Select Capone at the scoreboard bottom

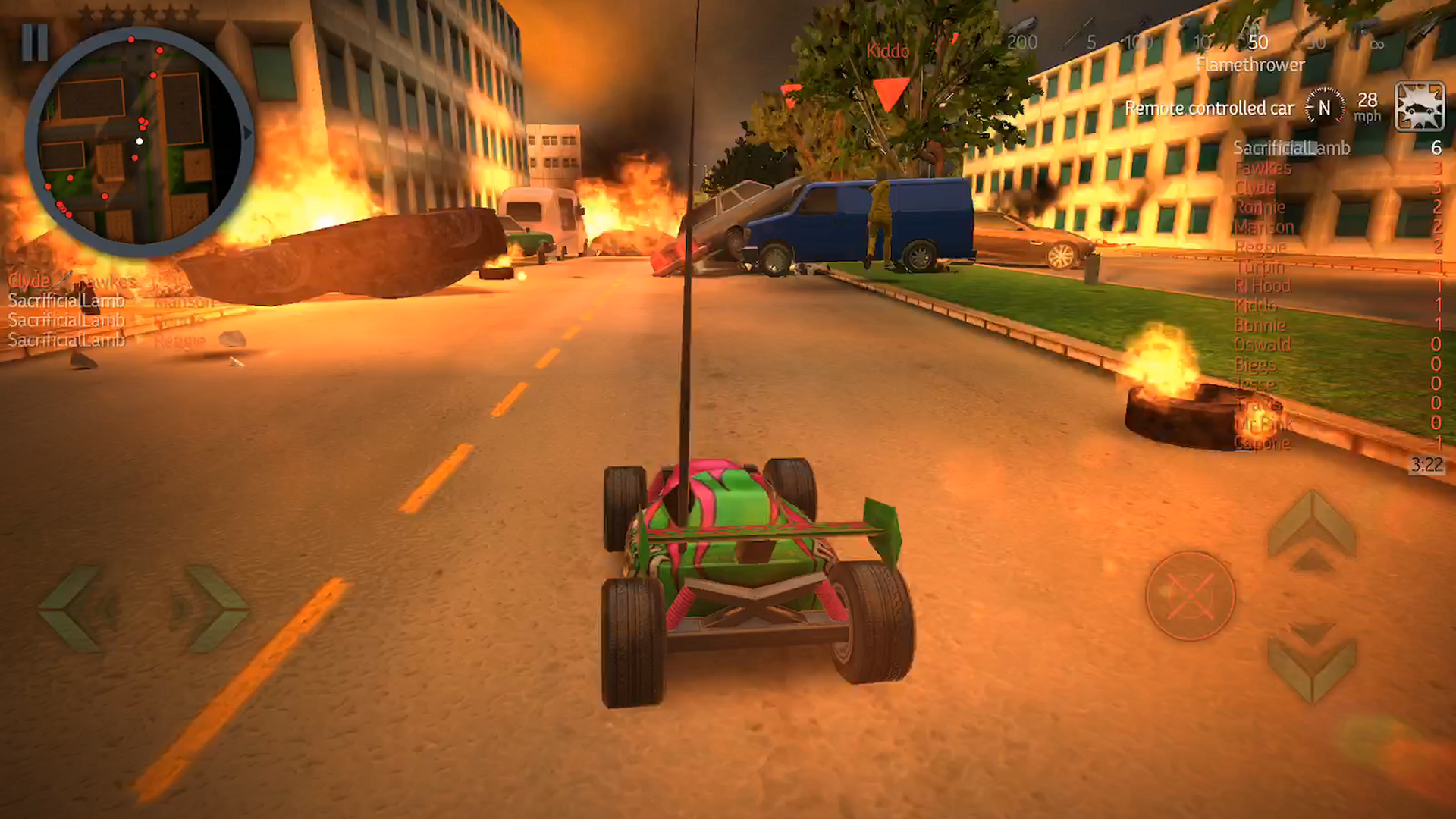click(1263, 444)
